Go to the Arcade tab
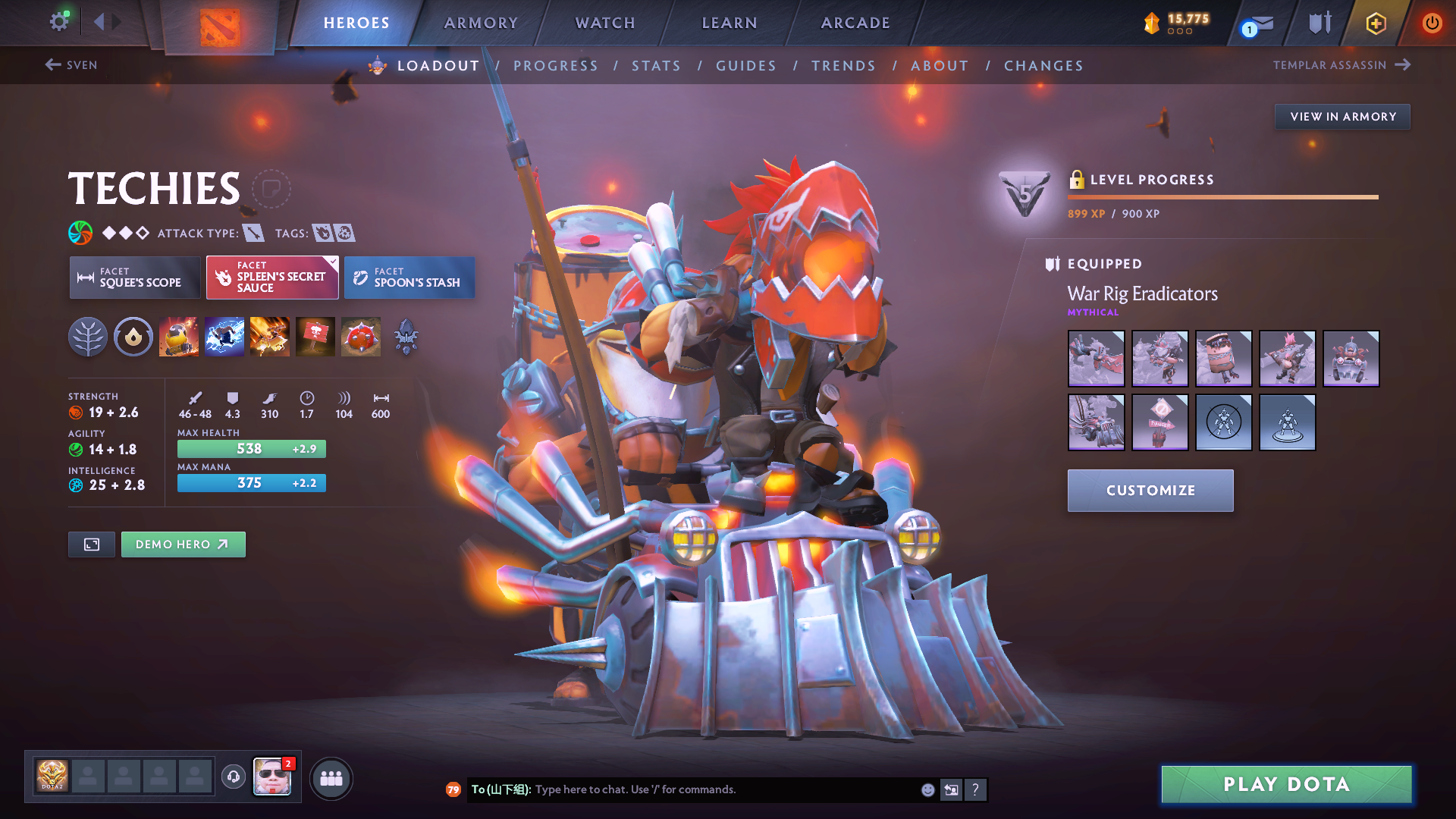This screenshot has width=1456, height=819. [855, 23]
